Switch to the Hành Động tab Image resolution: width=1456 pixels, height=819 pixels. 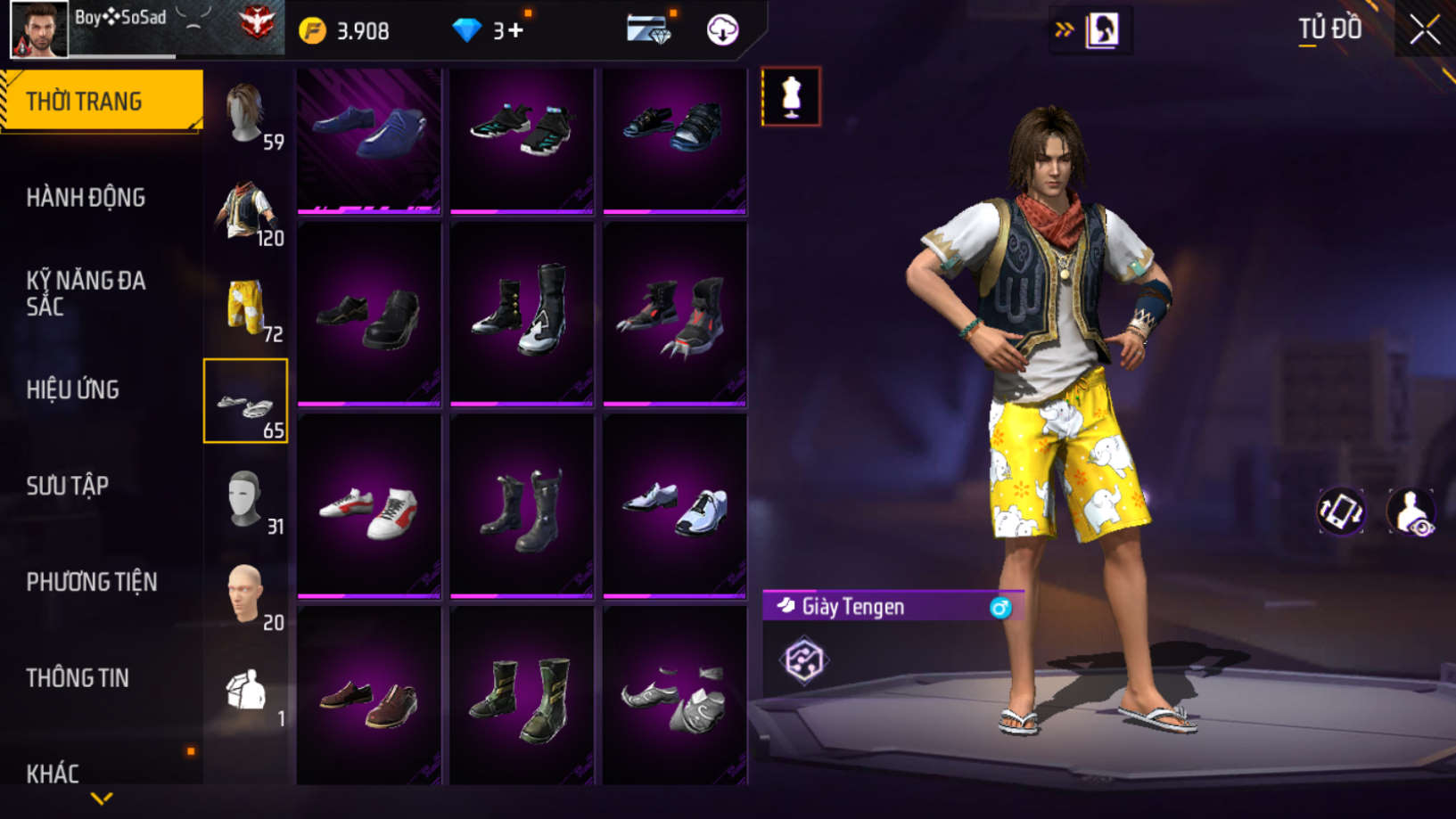click(x=86, y=198)
